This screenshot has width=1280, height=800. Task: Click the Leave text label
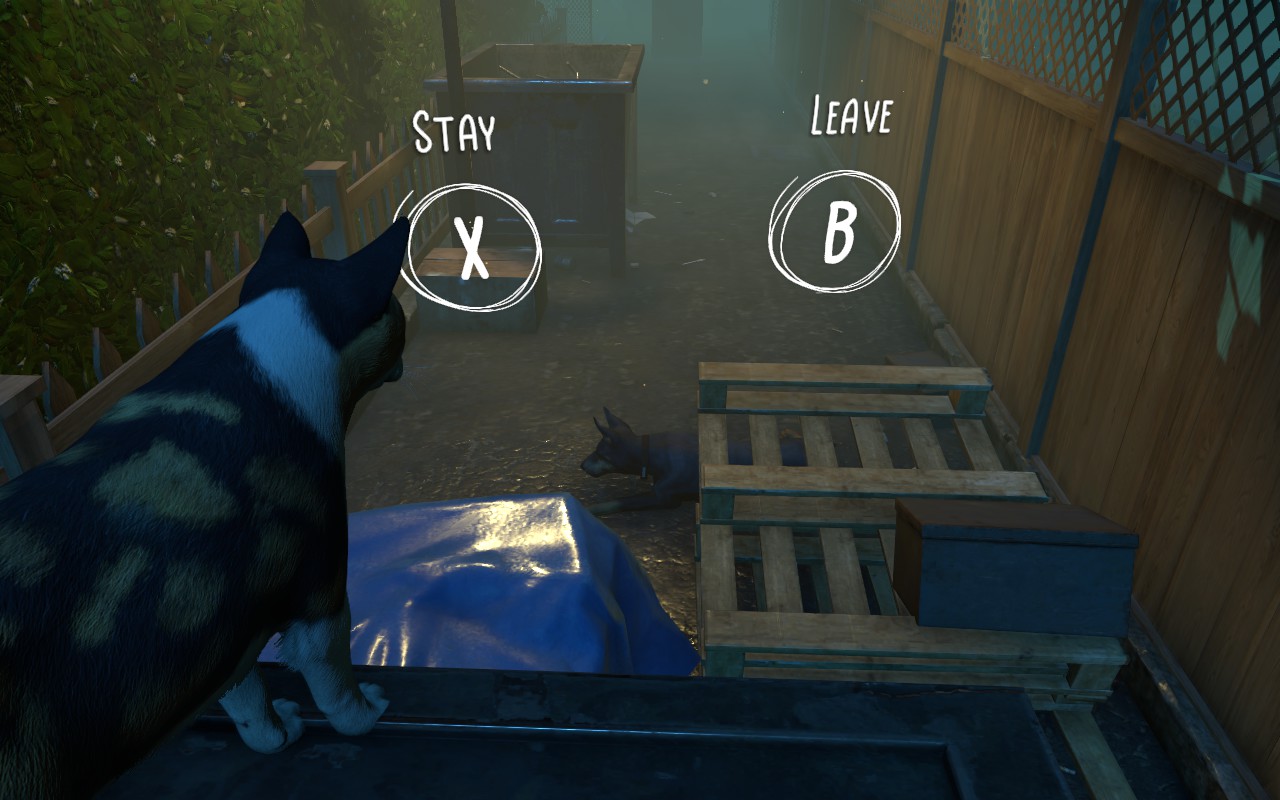click(x=852, y=115)
